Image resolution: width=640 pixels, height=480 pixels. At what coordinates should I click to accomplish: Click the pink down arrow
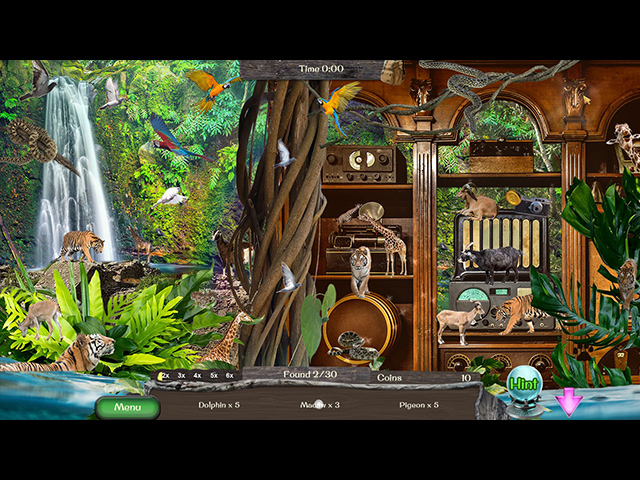[569, 402]
